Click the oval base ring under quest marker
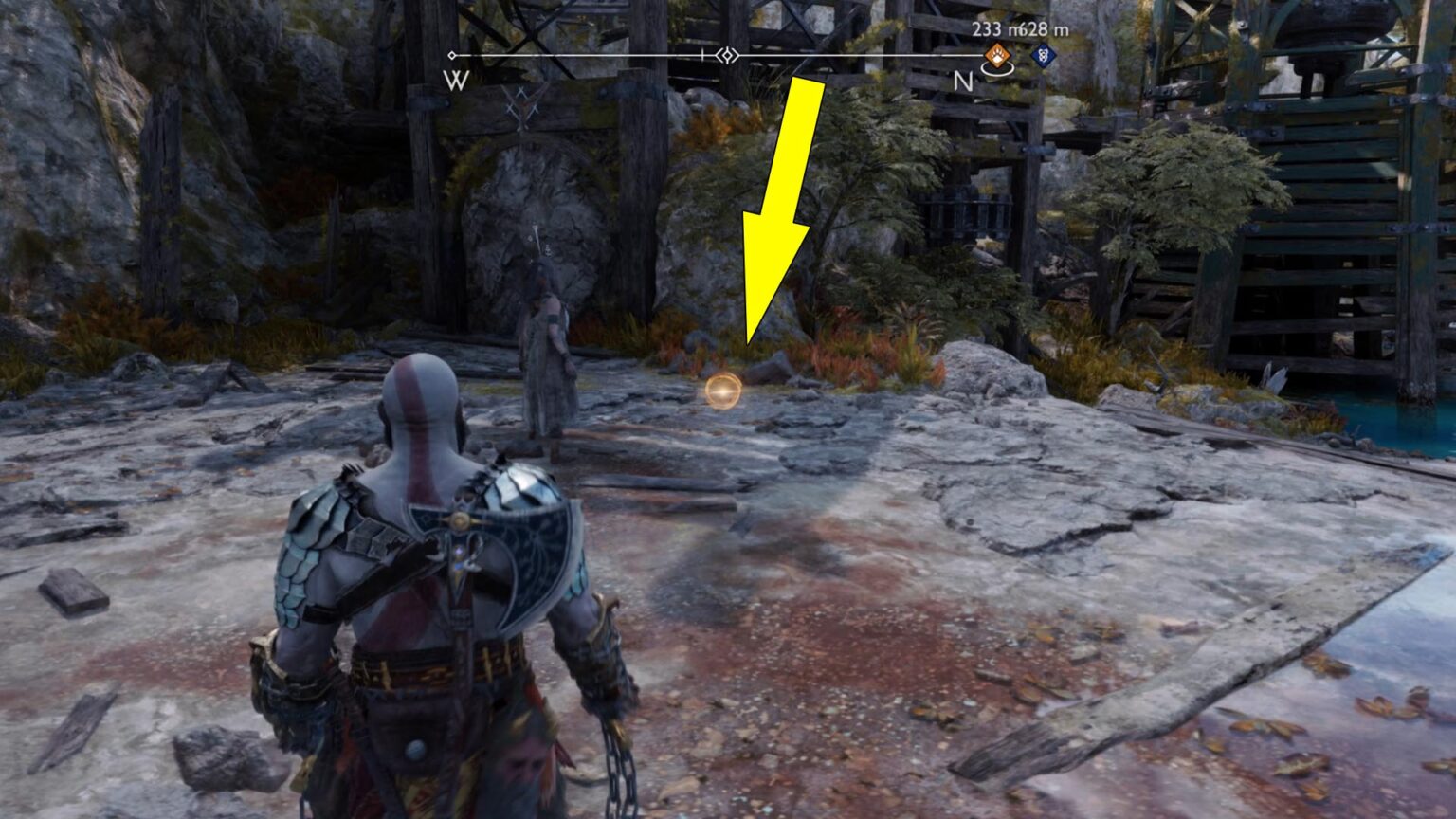The width and height of the screenshot is (1456, 819). point(997,69)
